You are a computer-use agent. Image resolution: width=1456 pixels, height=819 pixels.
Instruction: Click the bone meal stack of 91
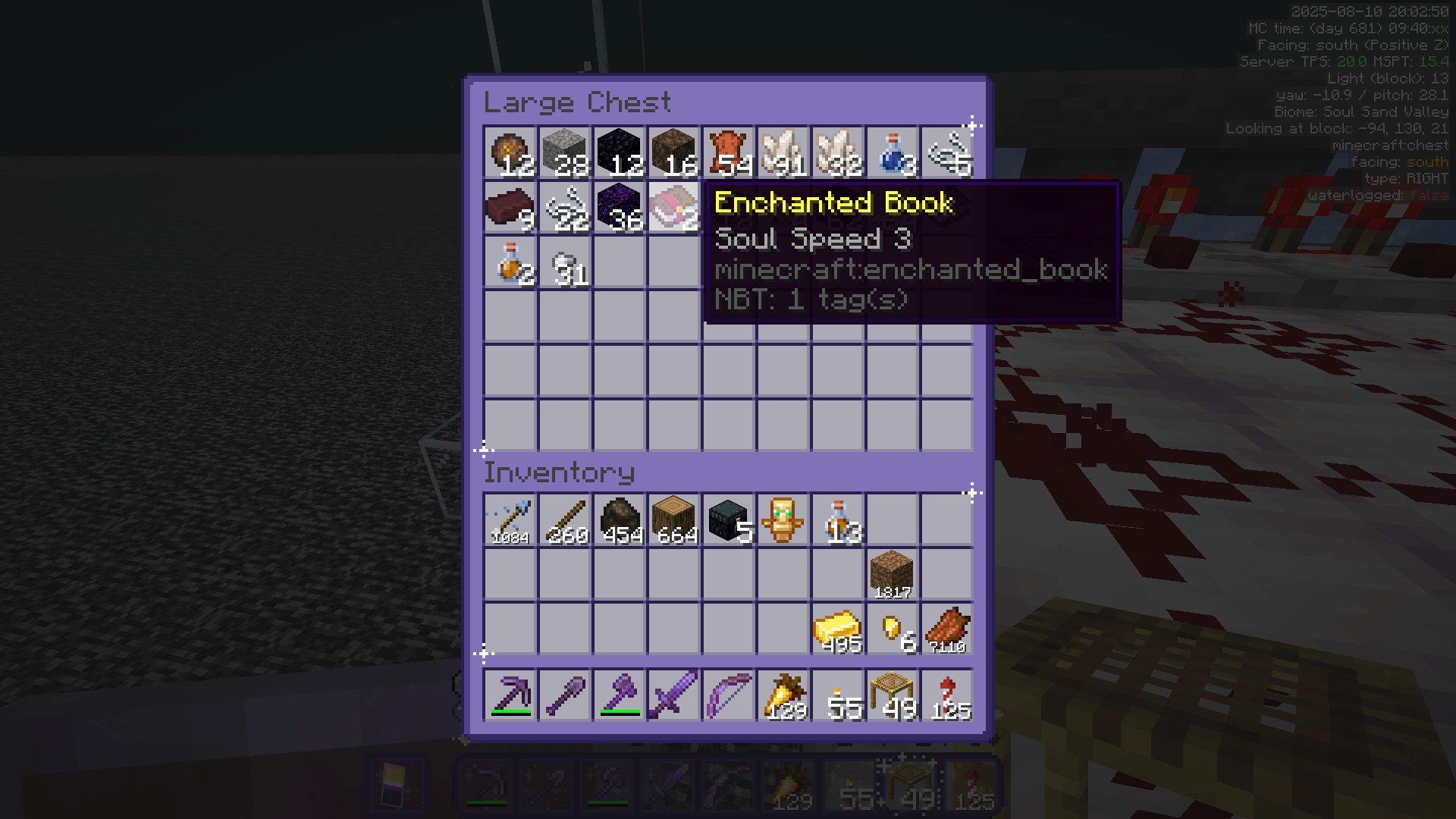click(783, 152)
